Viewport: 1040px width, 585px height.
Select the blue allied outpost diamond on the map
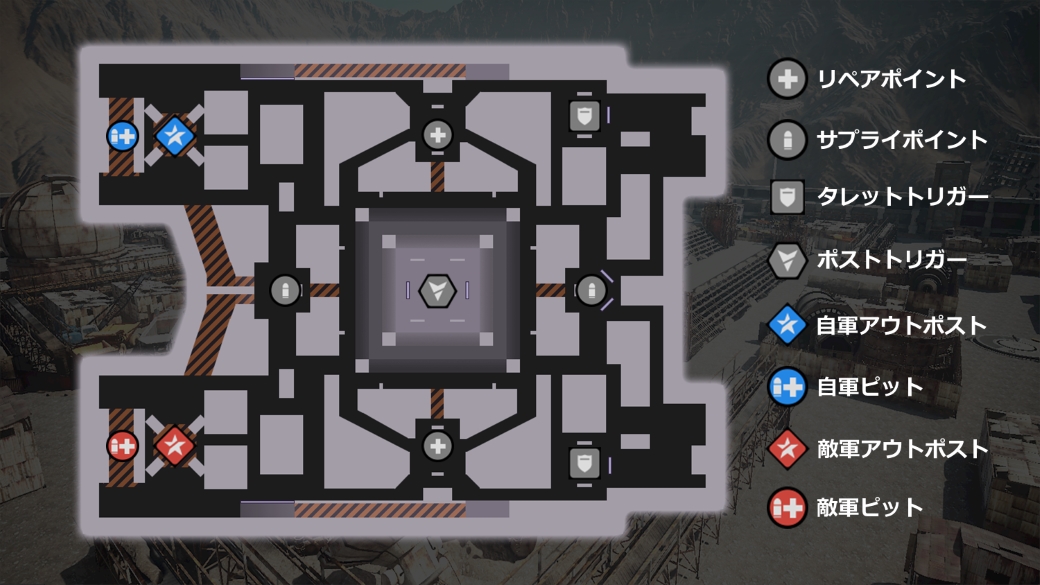pos(176,134)
